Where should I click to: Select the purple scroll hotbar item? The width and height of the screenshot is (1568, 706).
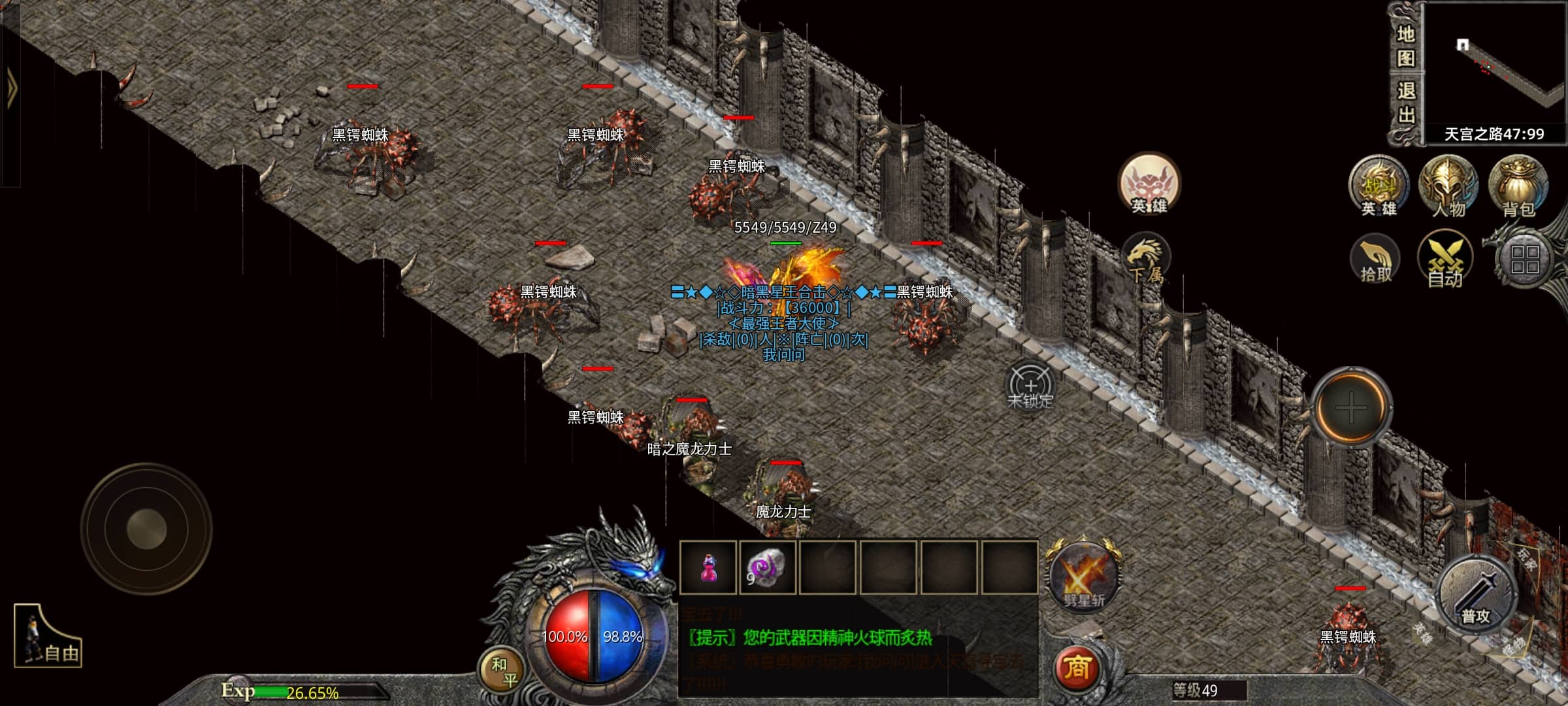tap(767, 568)
